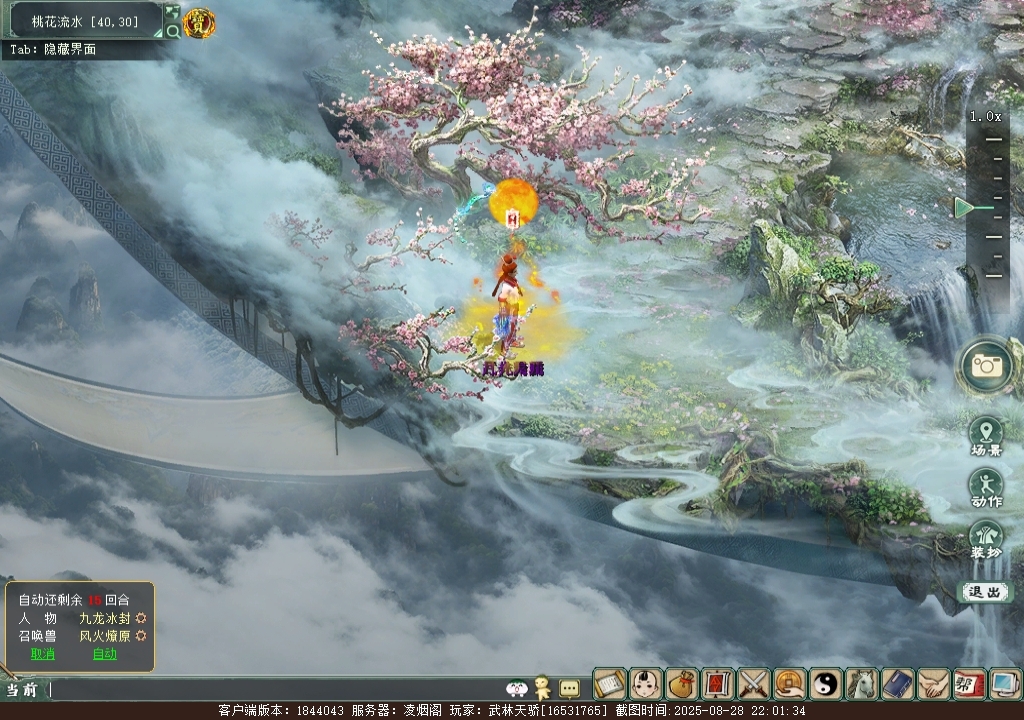The width and height of the screenshot is (1024, 720).
Task: Open the computer monitor system icon
Action: click(1003, 685)
